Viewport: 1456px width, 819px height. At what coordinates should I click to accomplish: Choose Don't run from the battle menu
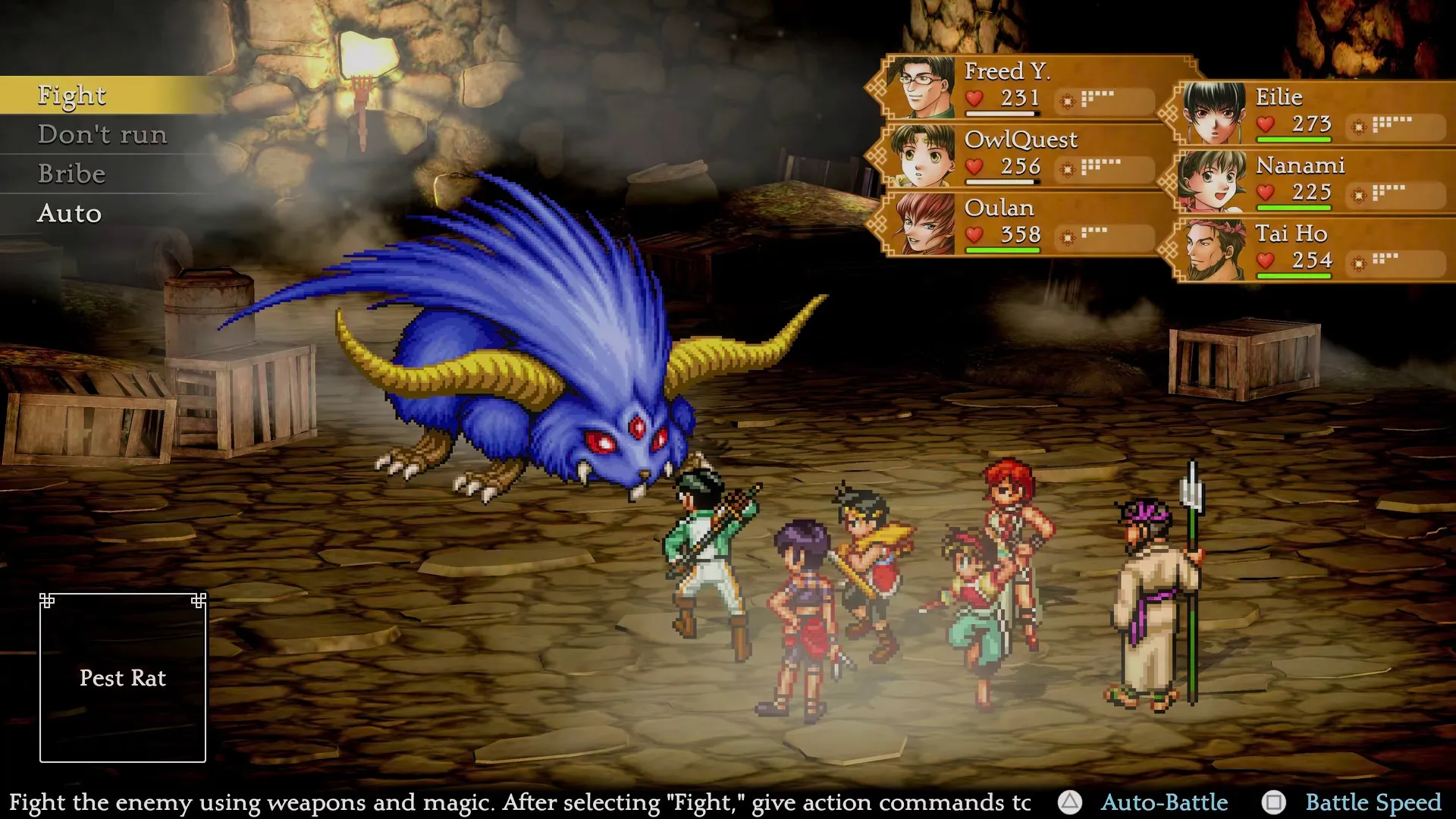click(103, 134)
